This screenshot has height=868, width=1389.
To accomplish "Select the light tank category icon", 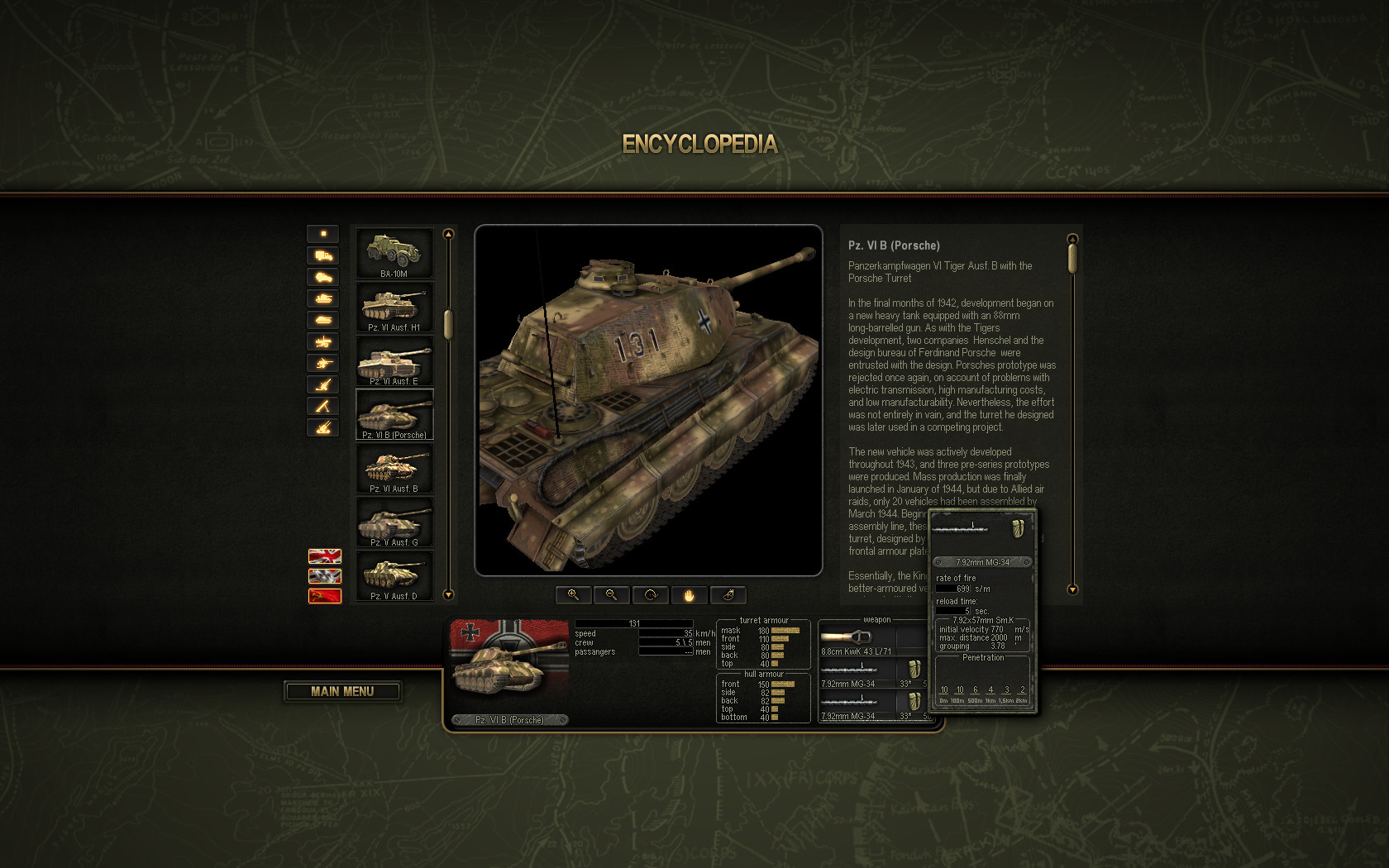I will 323,298.
